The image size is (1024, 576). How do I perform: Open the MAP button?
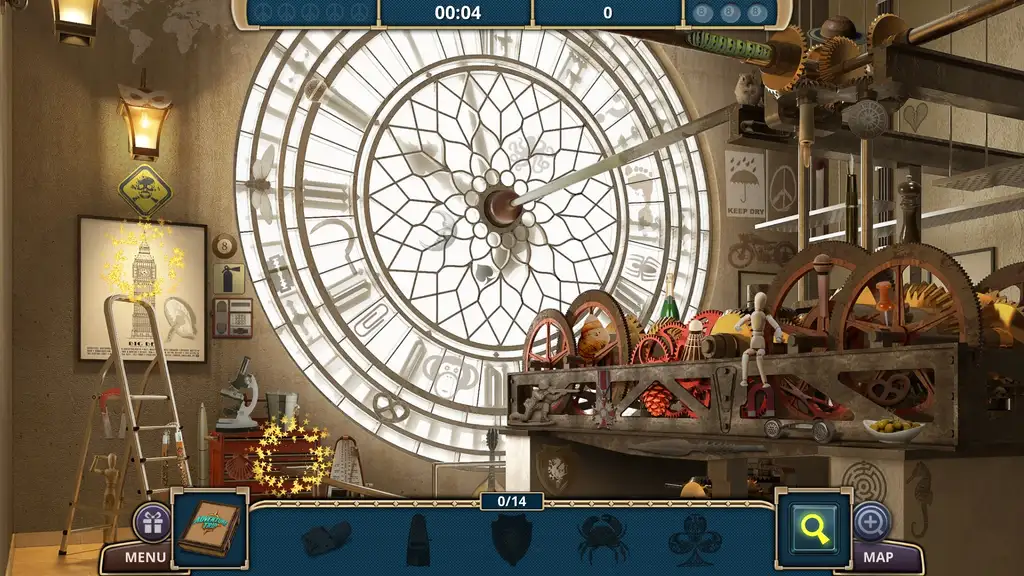click(x=877, y=557)
